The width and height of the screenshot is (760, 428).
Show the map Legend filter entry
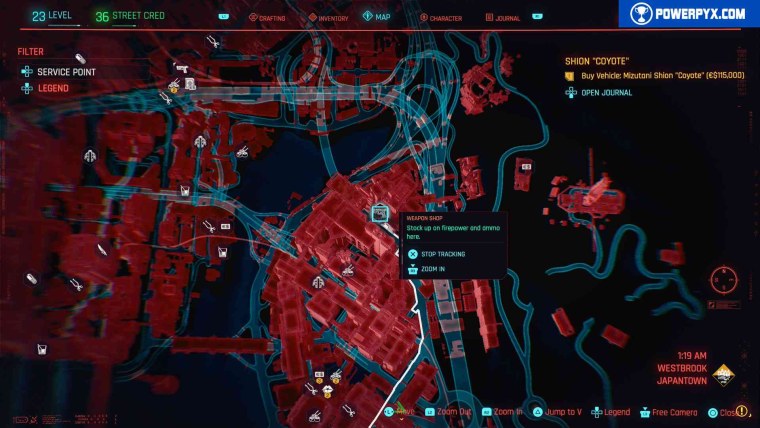pos(55,88)
